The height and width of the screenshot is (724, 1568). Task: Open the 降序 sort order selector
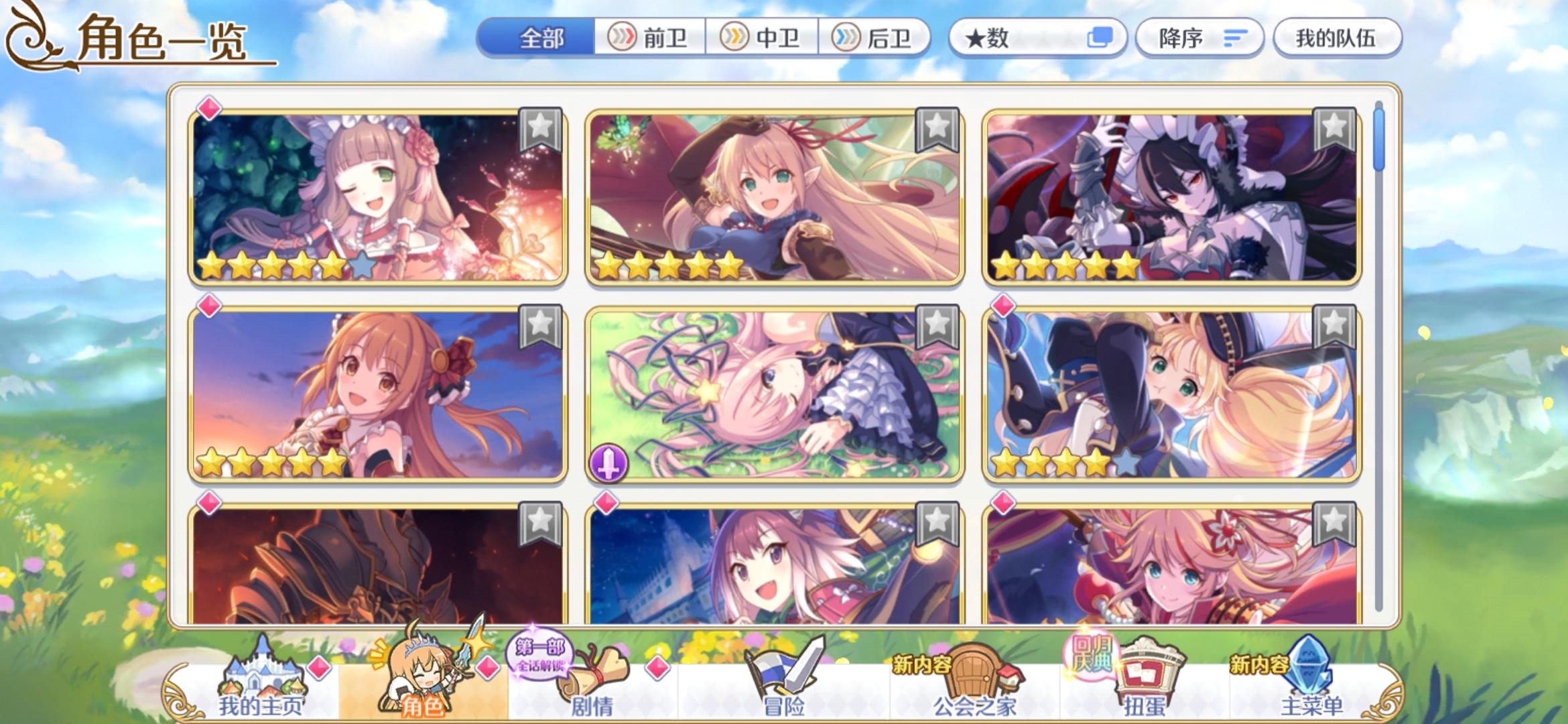[x=1199, y=38]
